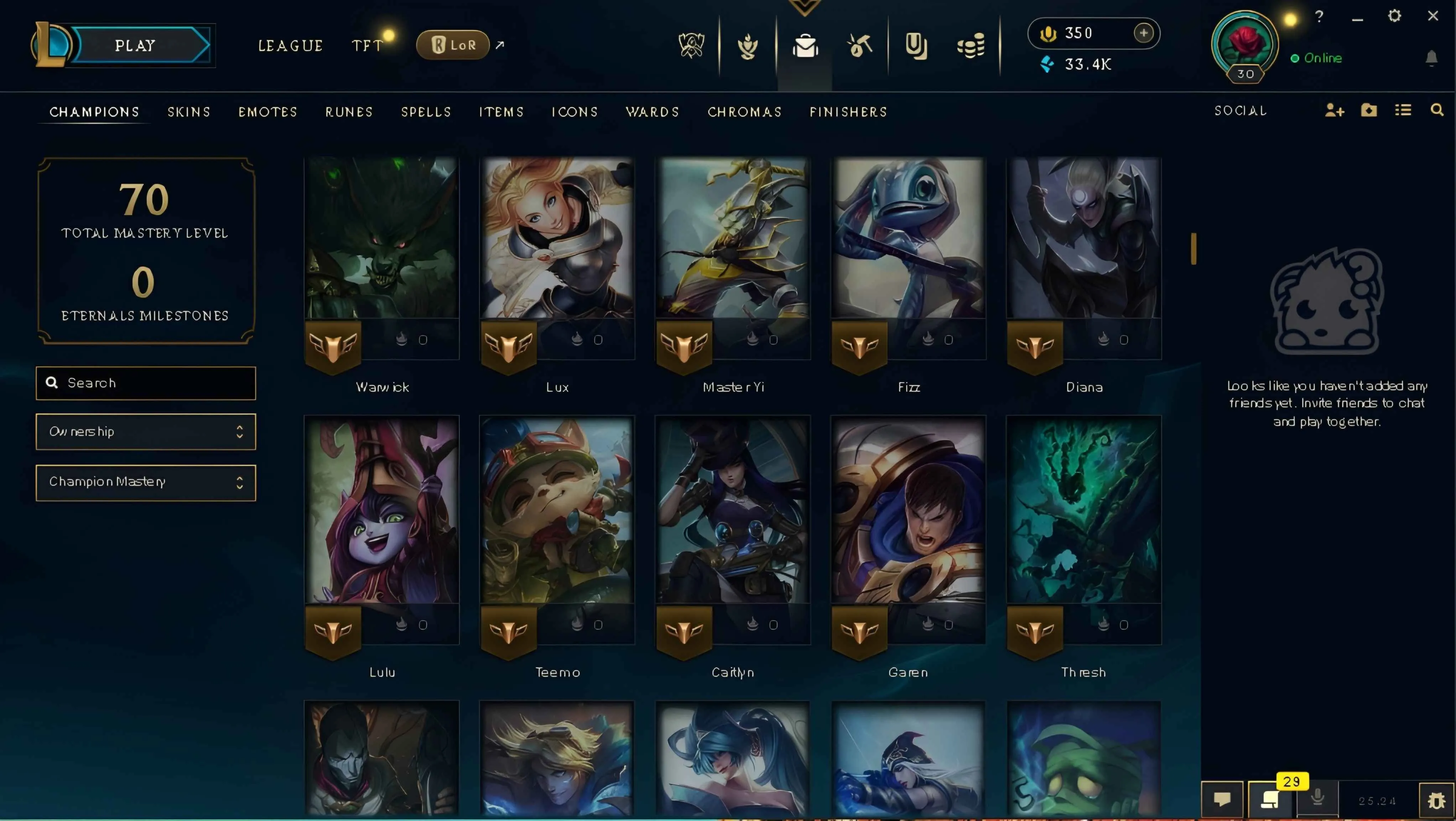
Task: Switch to the CHROMAS tab
Action: click(x=745, y=112)
